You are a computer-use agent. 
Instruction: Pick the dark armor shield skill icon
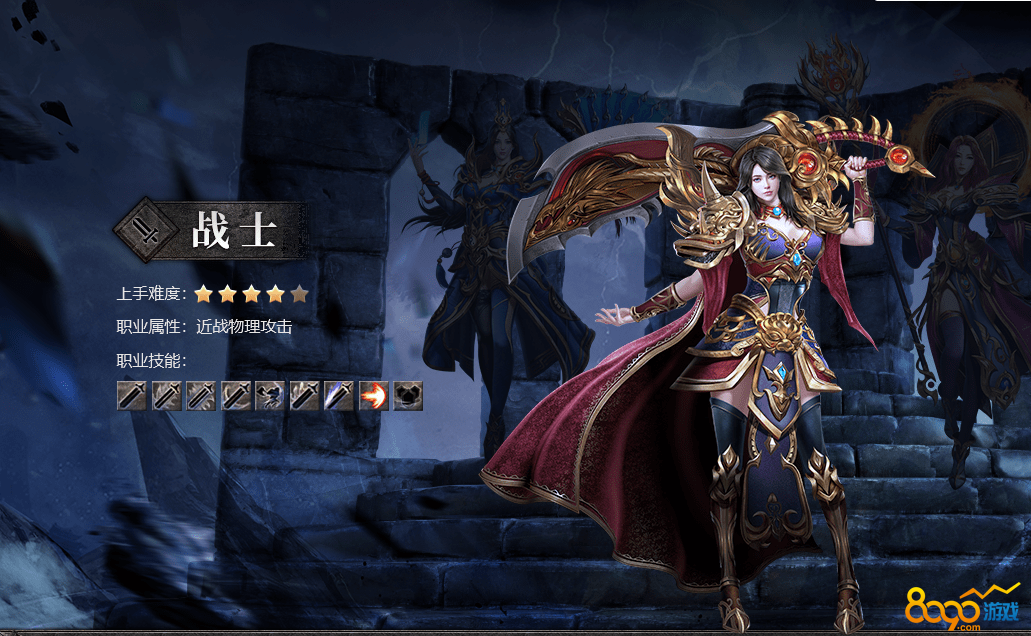408,396
